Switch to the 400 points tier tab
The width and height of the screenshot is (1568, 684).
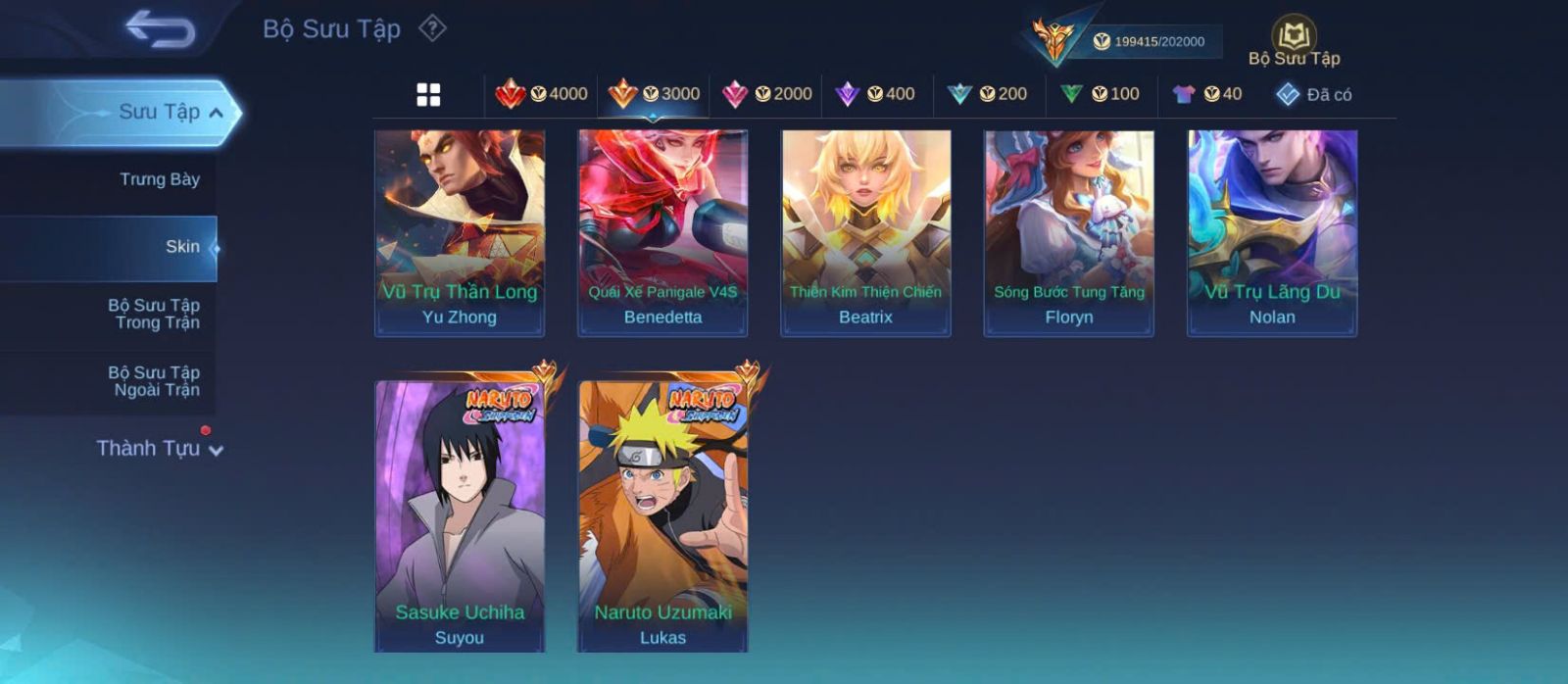point(875,94)
